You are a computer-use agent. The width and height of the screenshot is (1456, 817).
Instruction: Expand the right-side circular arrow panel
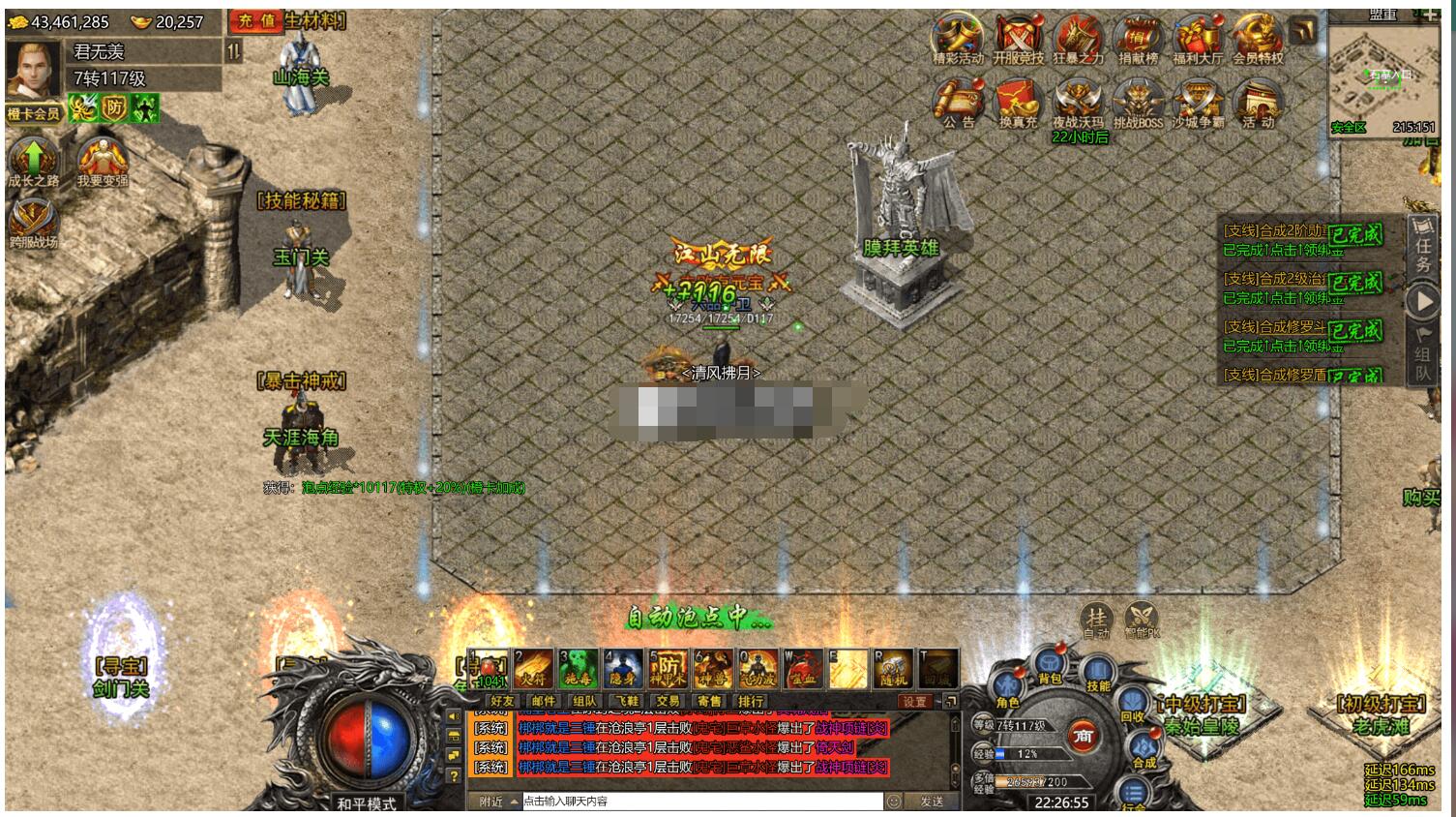coord(1422,302)
